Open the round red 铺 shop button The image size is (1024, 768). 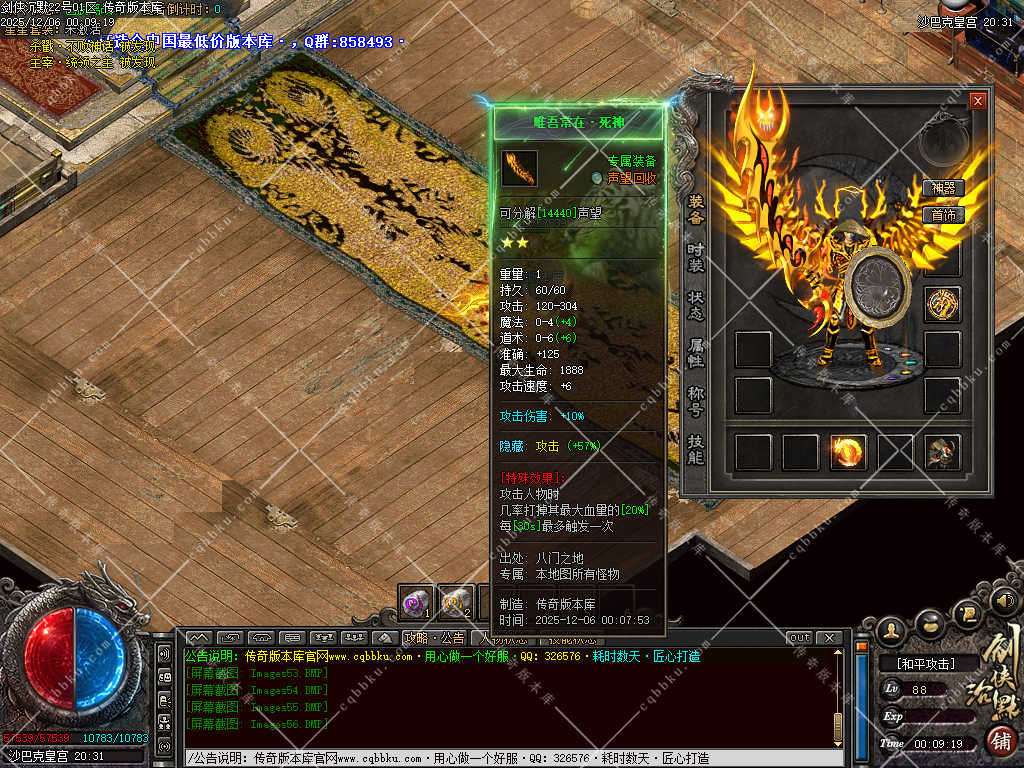tap(1000, 741)
